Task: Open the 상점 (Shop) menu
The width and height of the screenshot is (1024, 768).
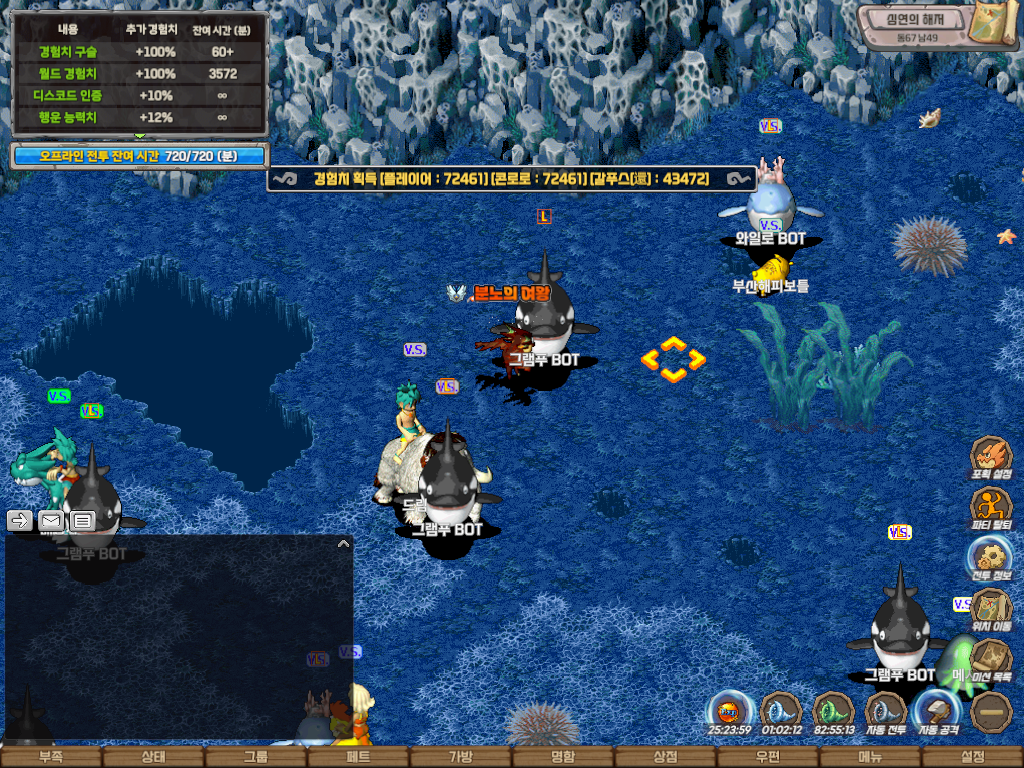Action: [665, 757]
